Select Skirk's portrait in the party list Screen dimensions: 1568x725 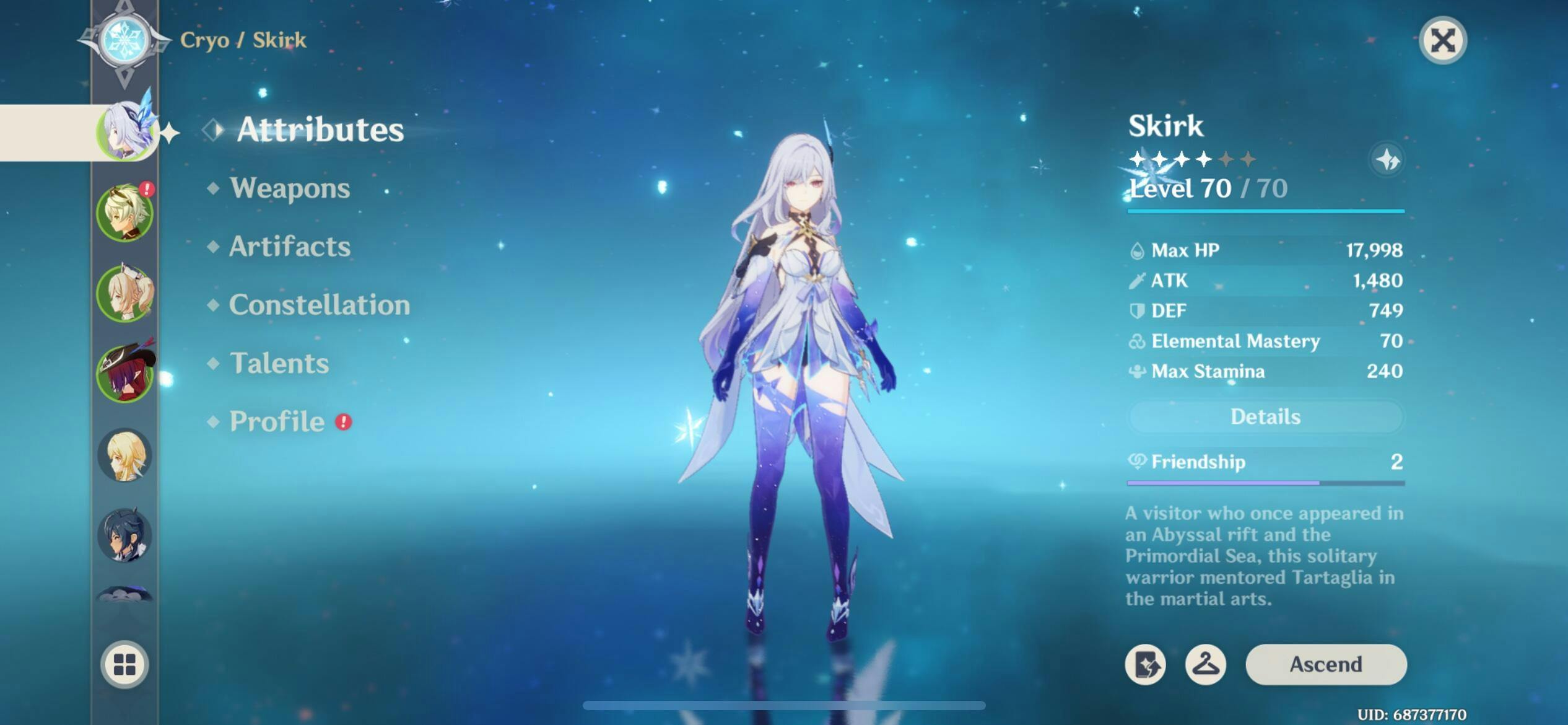pos(126,132)
